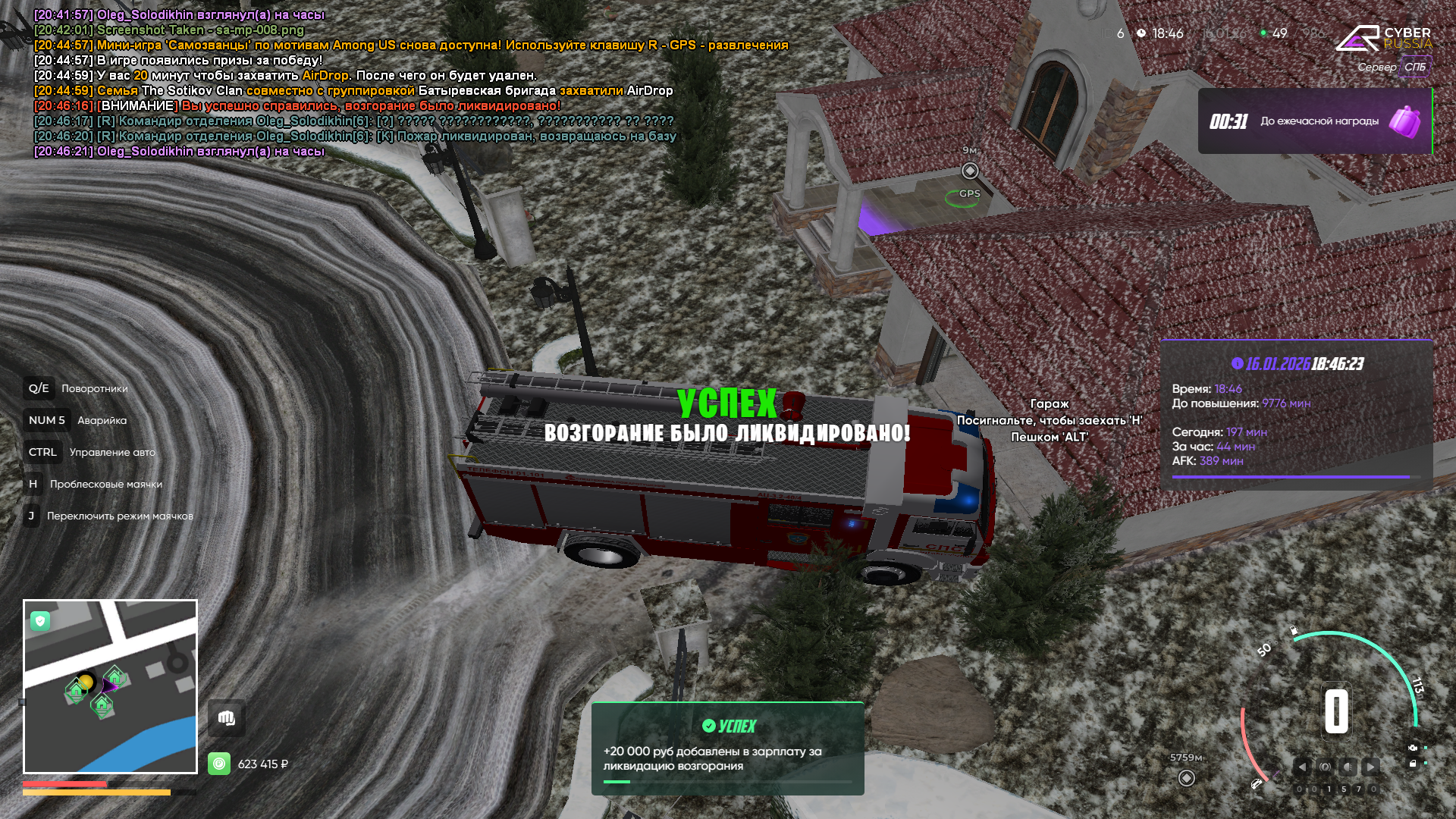Image resolution: width=1456 pixels, height=819 pixels.
Task: Click the green ruble money icon
Action: pos(219,764)
